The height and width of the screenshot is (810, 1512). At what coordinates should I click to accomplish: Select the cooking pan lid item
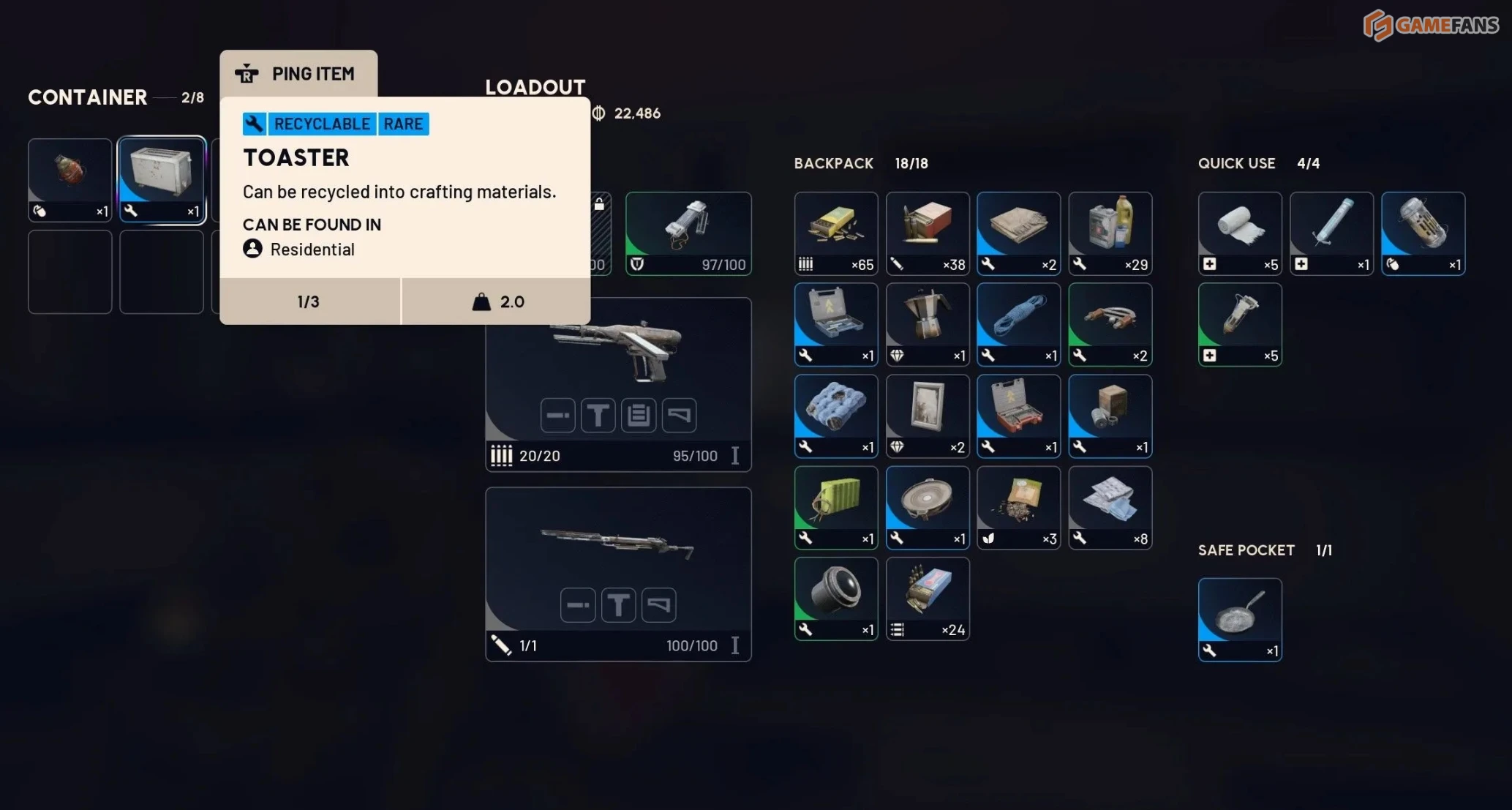928,507
